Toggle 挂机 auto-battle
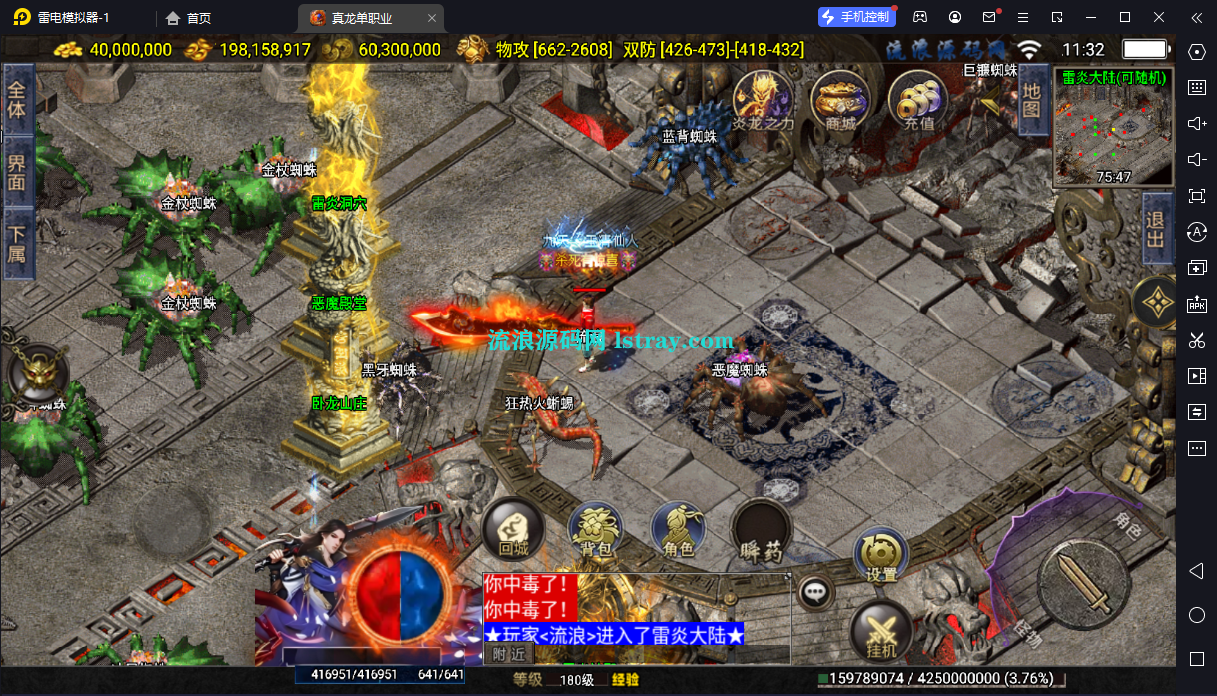Screen dimensions: 1217x696 [881, 632]
